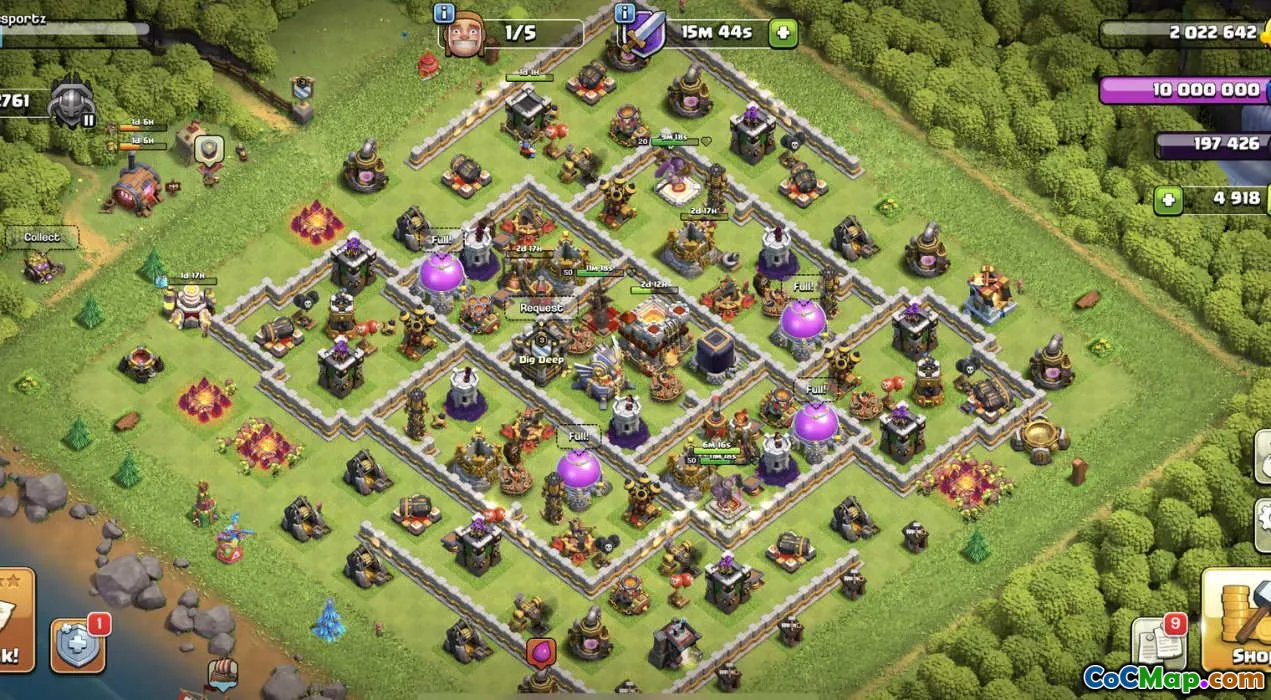Request clan castle troops
Screen dimensions: 1271x700
coord(541,308)
